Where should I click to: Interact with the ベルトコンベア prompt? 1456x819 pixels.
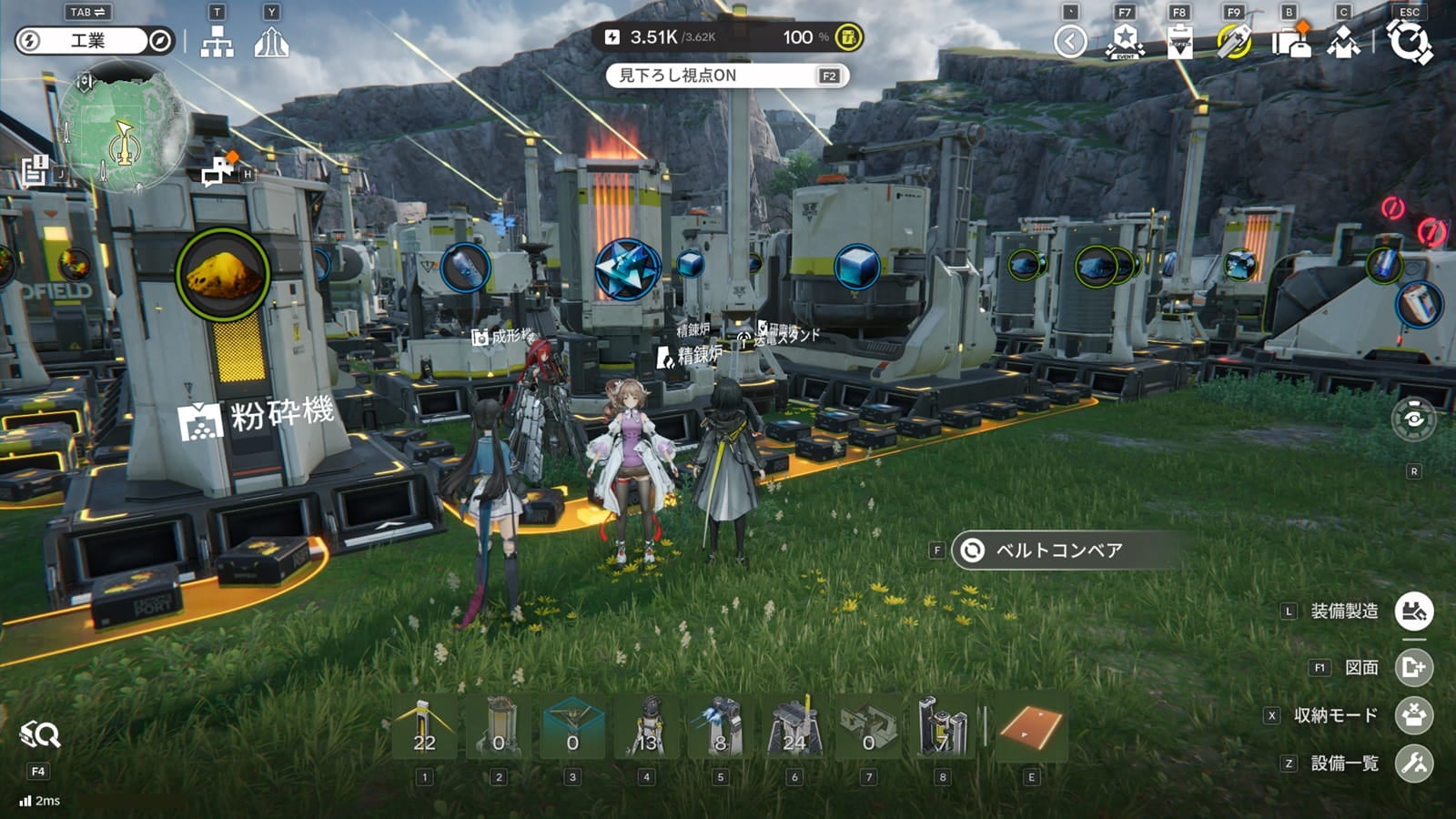pos(1058,551)
